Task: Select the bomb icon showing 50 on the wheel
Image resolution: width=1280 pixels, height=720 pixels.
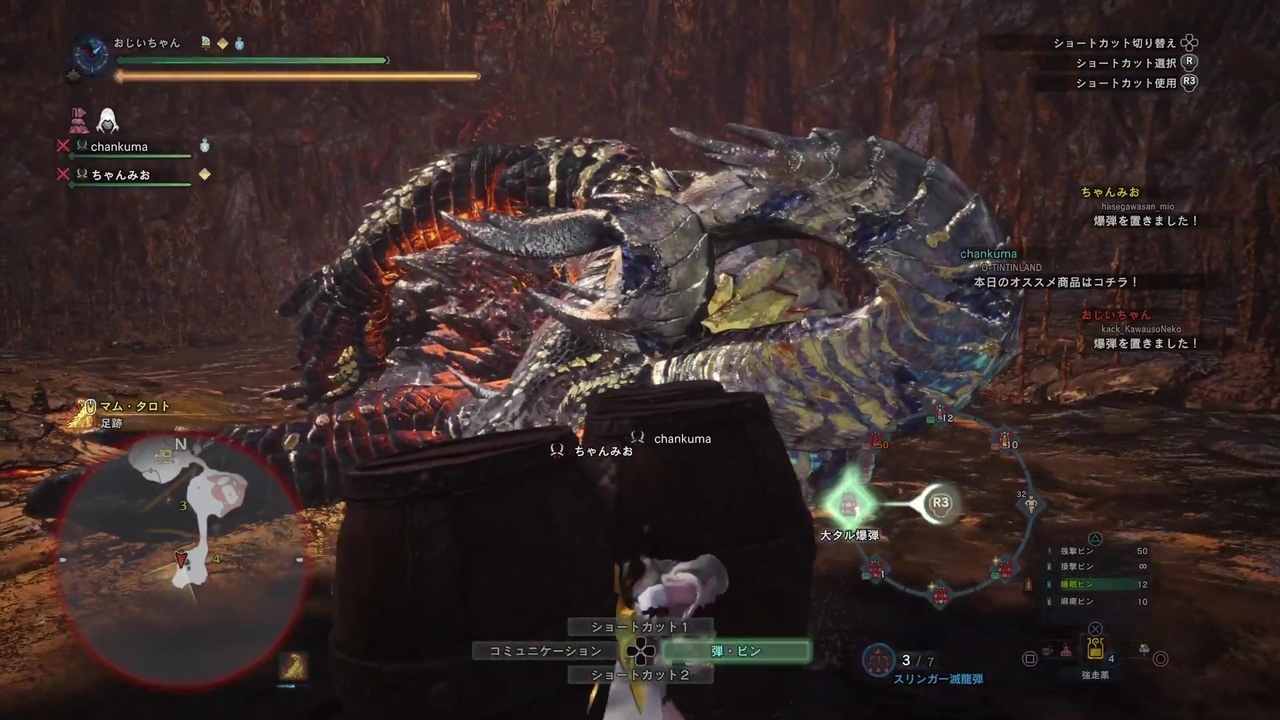Action: [x=875, y=440]
